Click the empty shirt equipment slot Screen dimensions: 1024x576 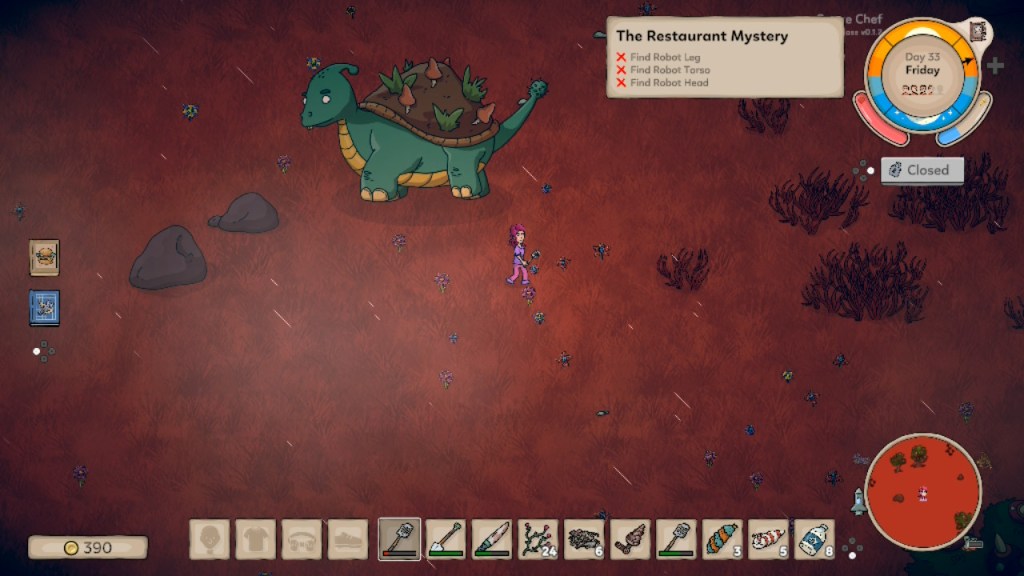pyautogui.click(x=256, y=539)
